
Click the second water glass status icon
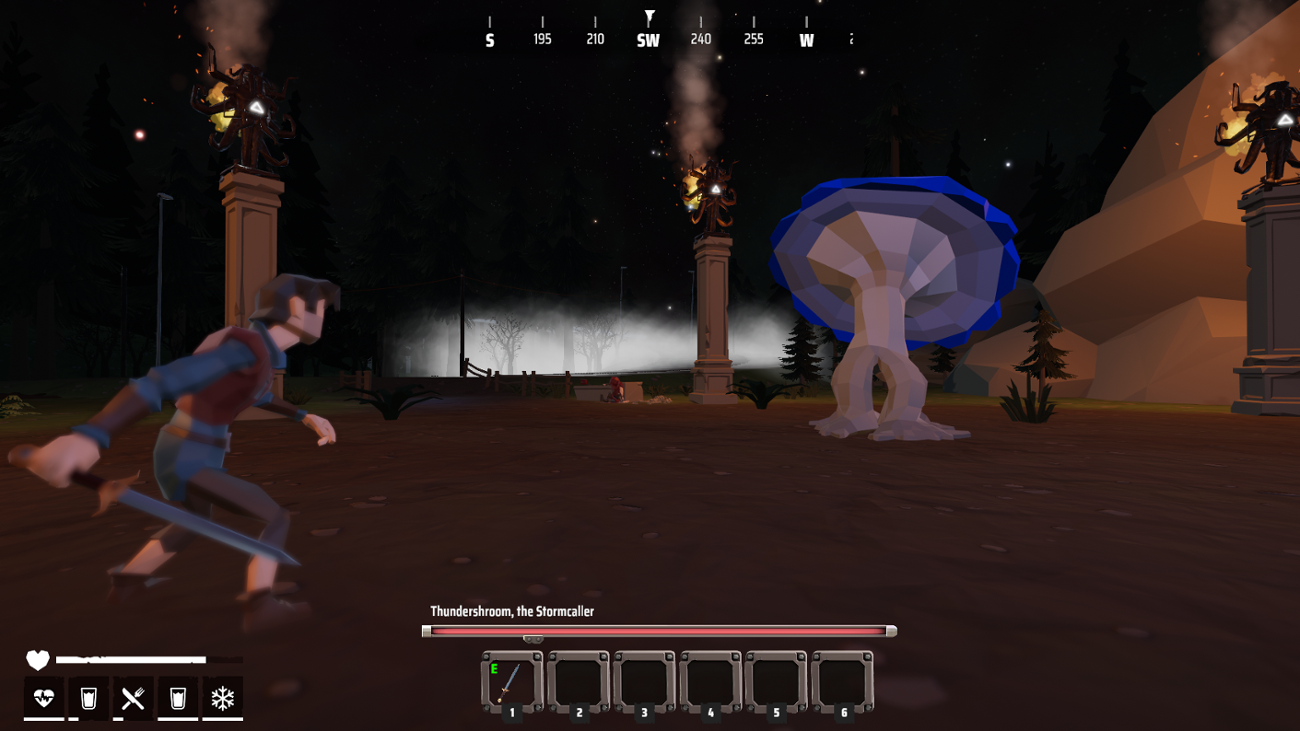[180, 698]
